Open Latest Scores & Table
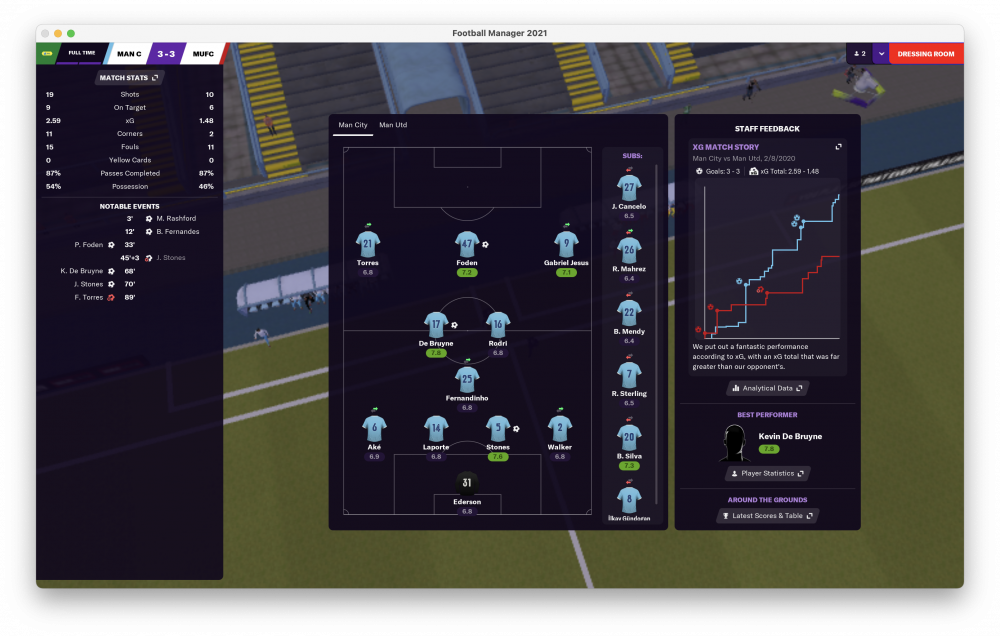The width and height of the screenshot is (1000, 636). 767,516
